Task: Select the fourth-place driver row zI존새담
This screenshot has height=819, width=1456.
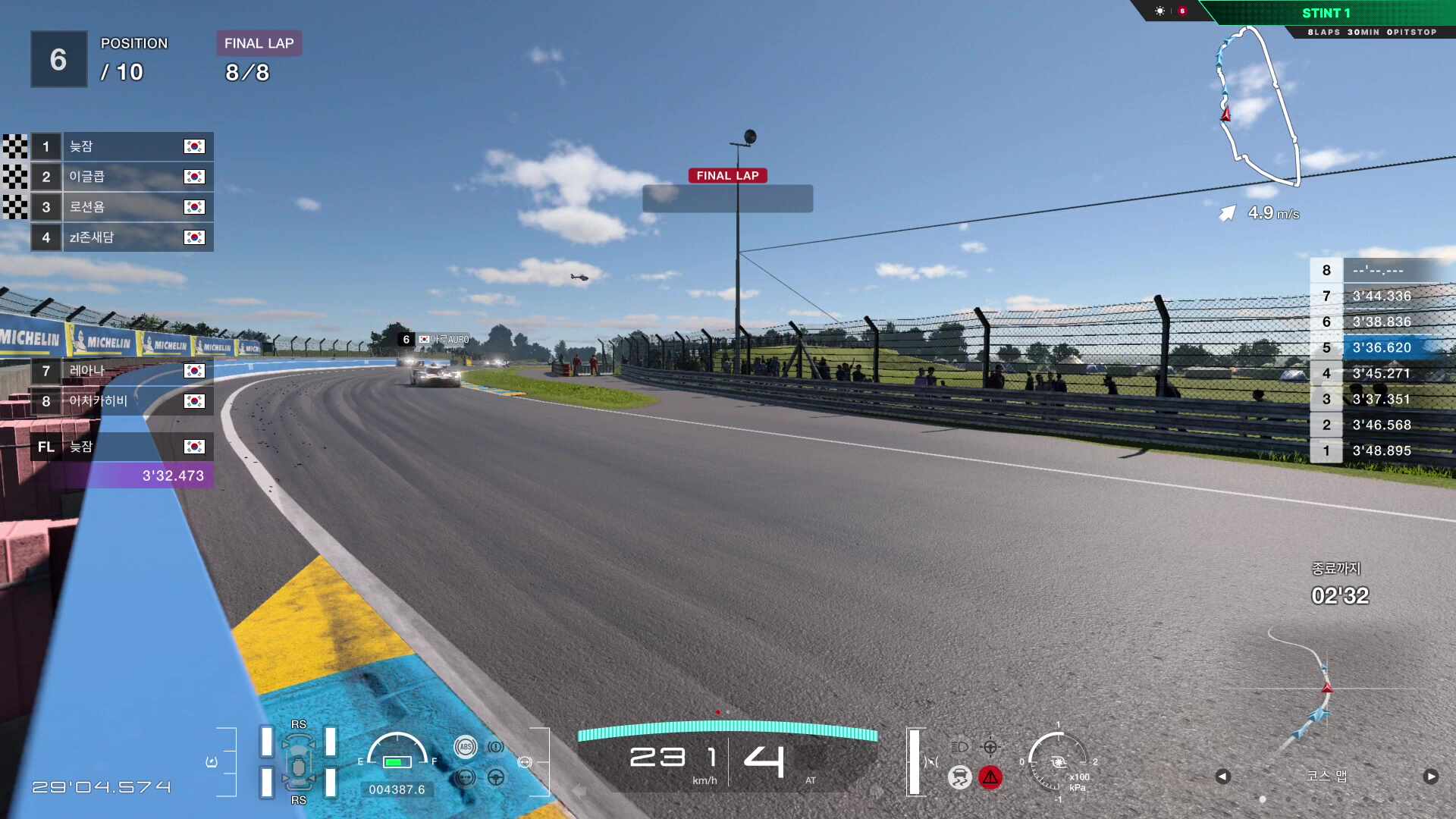Action: tap(121, 237)
